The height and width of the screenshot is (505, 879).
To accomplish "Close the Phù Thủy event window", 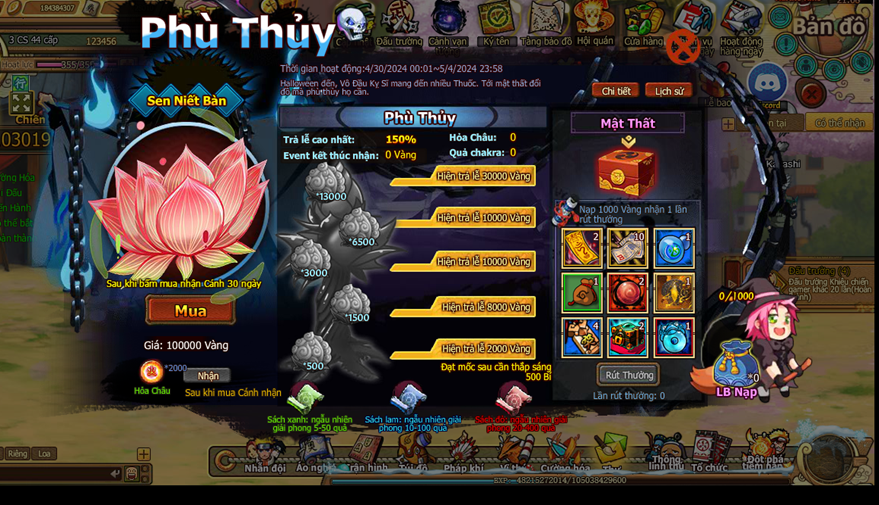I will point(682,46).
